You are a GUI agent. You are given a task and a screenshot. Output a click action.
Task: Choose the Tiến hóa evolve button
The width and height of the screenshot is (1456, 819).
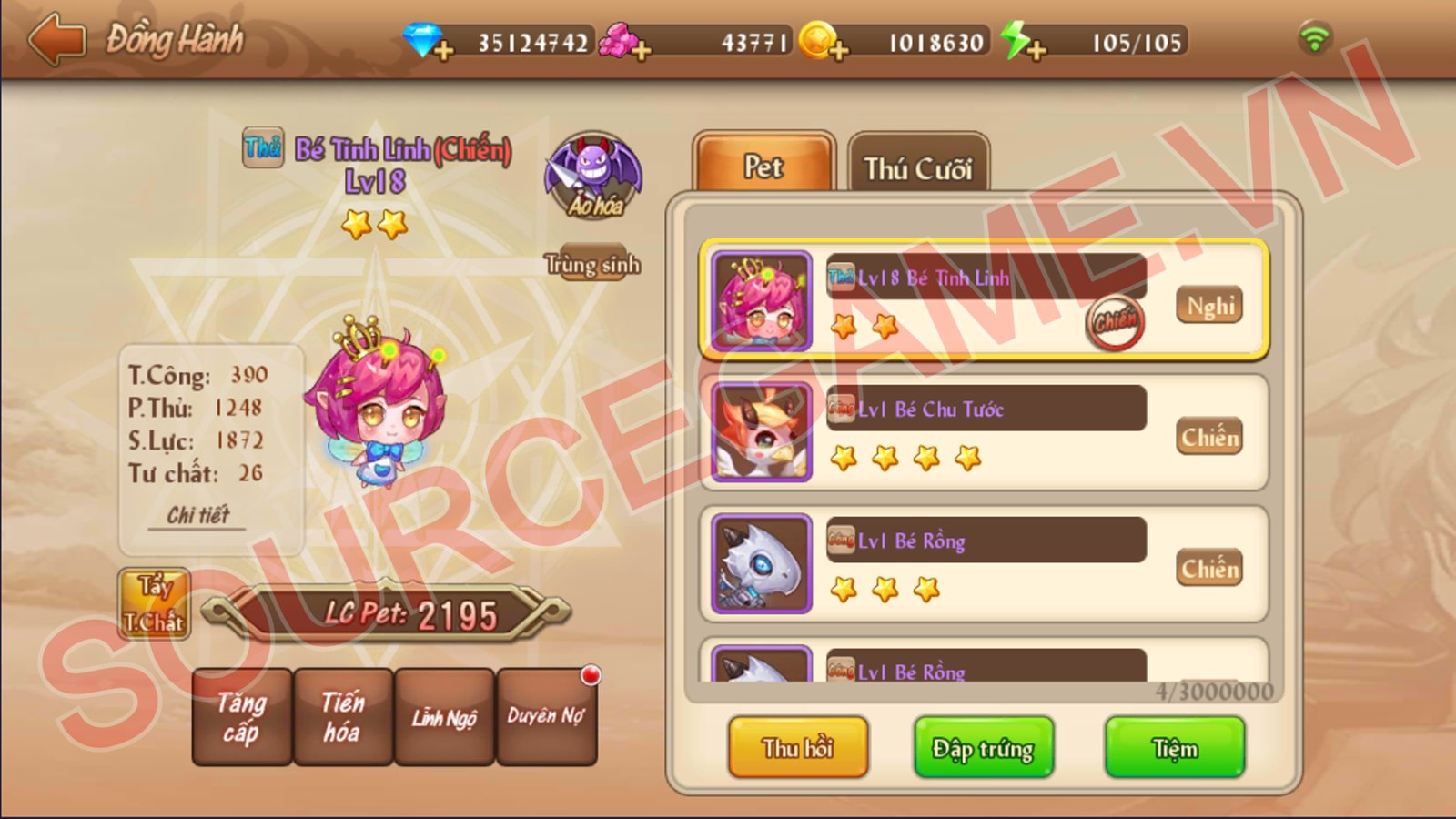343,717
